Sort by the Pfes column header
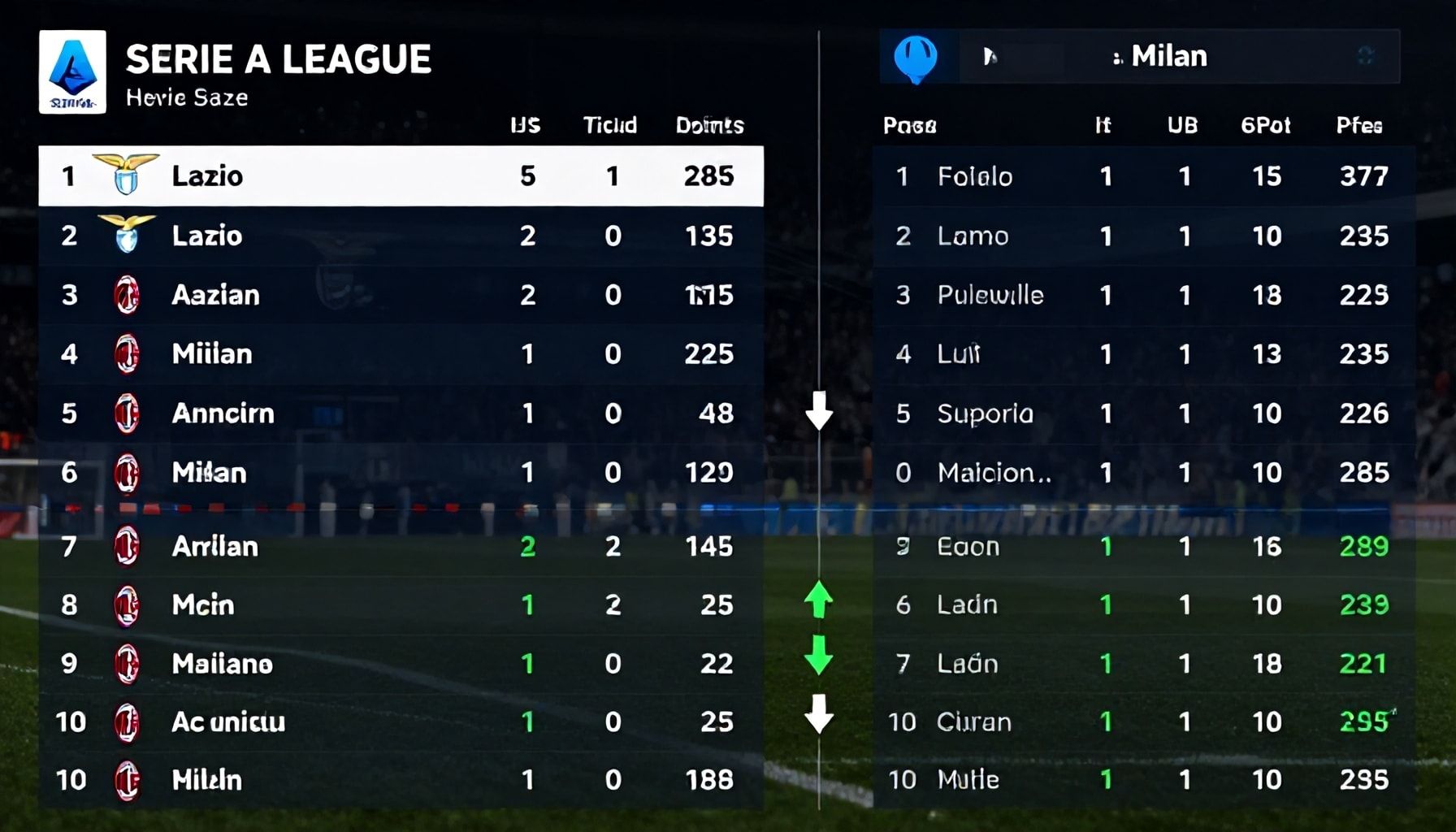The width and height of the screenshot is (1456, 832). 1359,125
